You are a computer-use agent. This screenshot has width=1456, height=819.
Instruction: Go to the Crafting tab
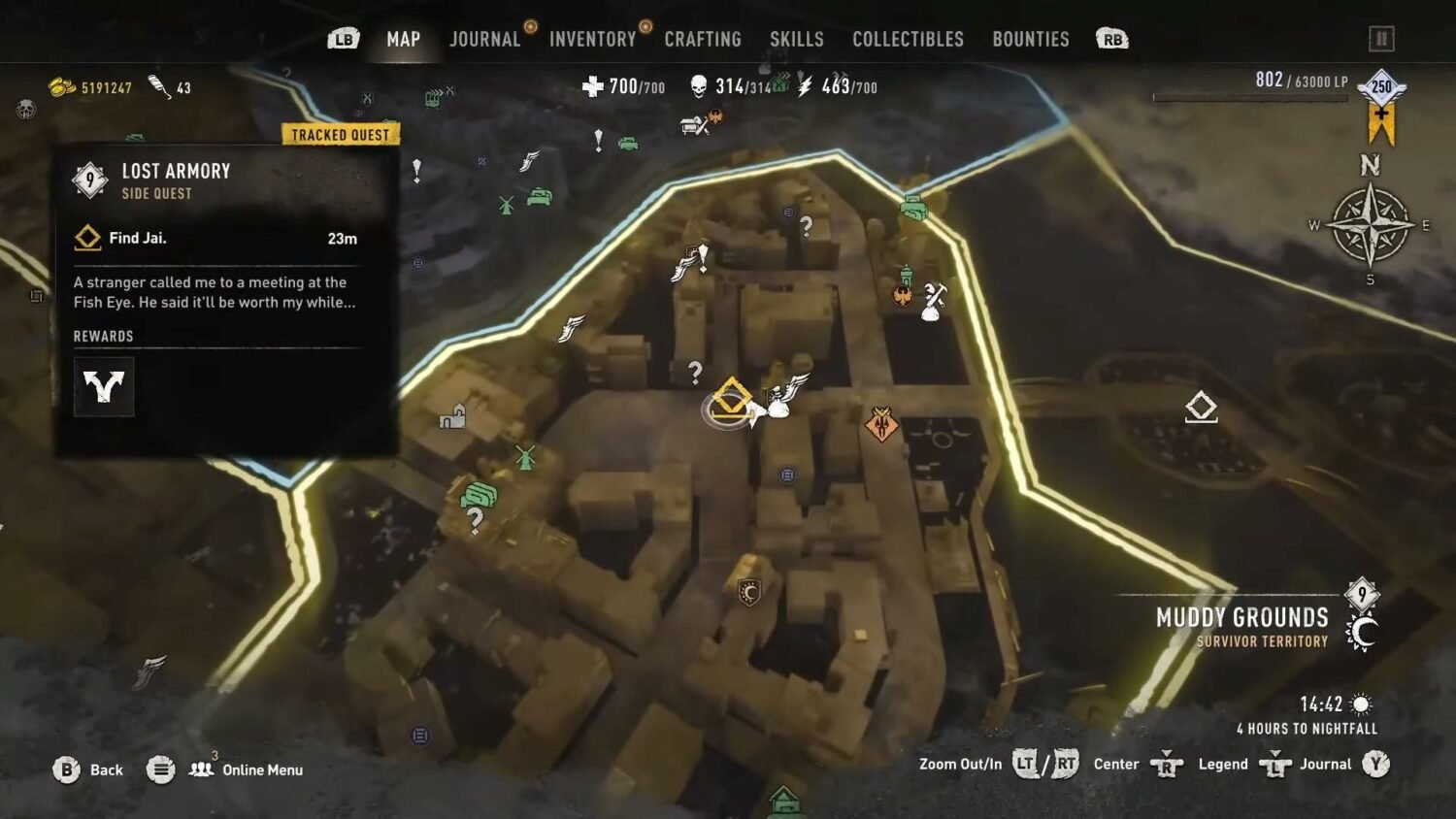(703, 40)
